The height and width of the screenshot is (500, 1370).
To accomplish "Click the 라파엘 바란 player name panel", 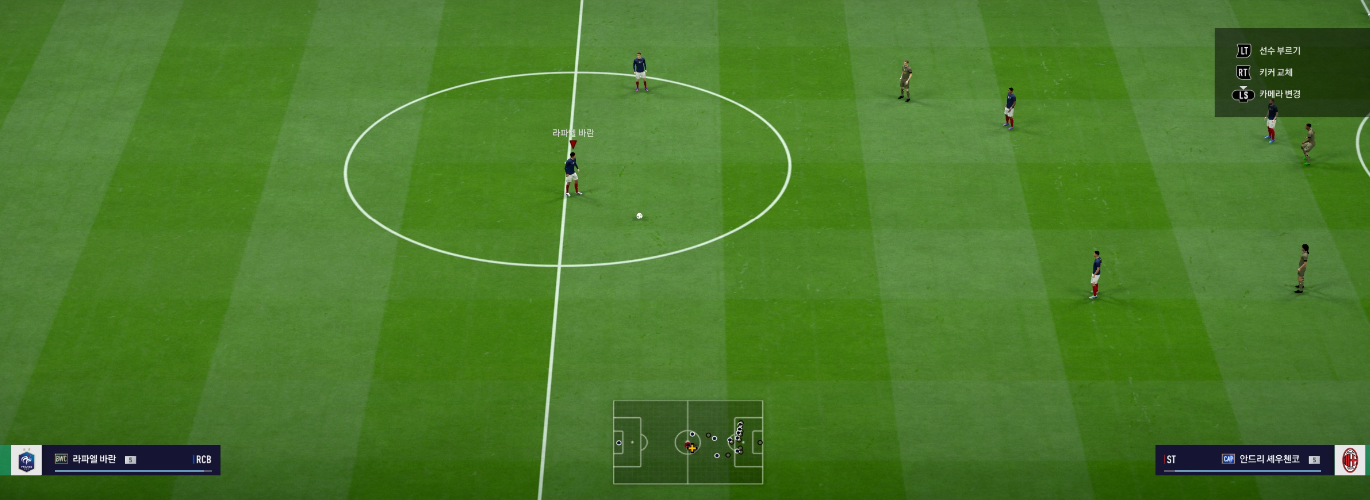I will [131, 460].
